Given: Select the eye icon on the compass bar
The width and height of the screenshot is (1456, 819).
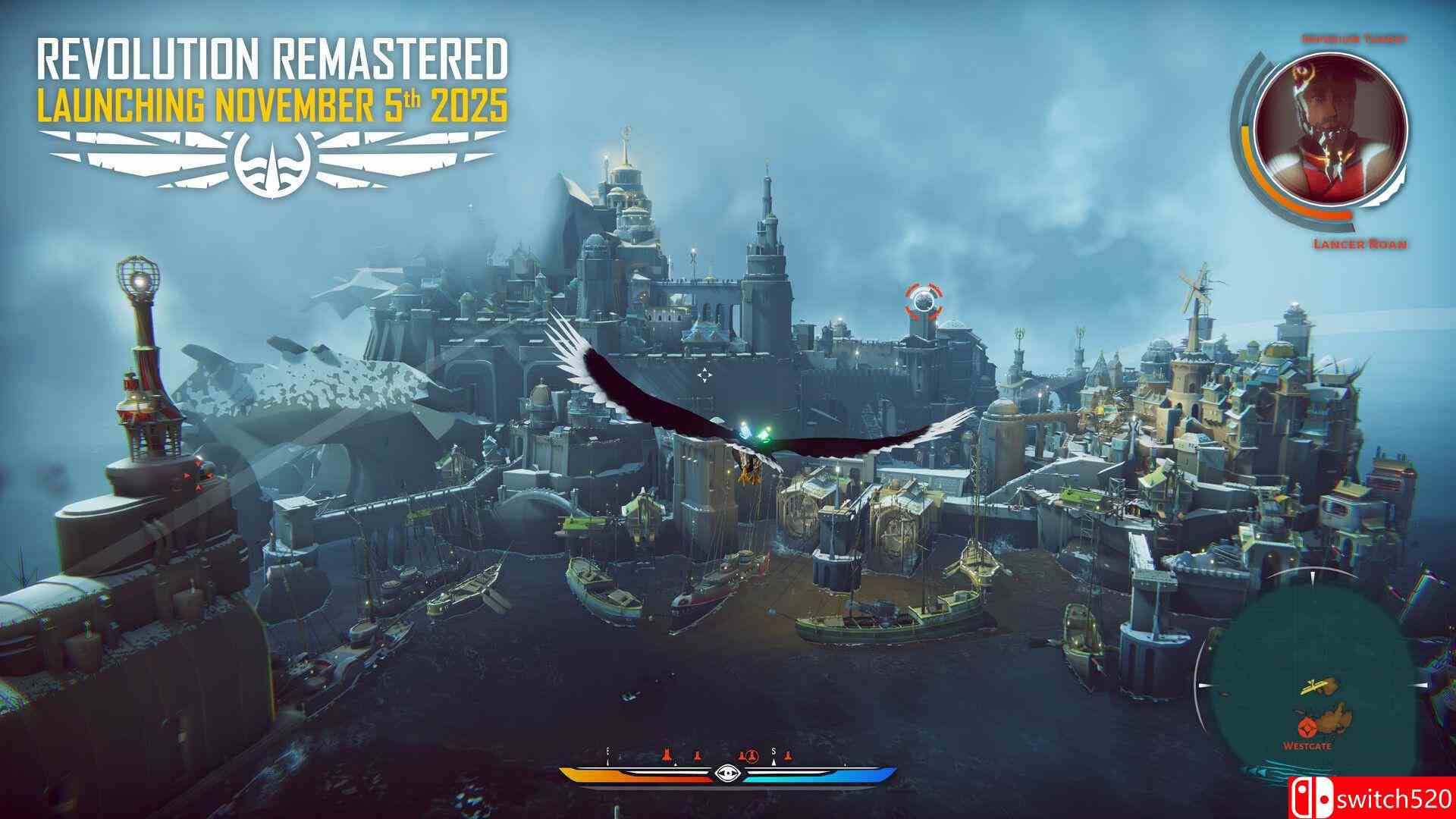Looking at the screenshot, I should click(729, 773).
